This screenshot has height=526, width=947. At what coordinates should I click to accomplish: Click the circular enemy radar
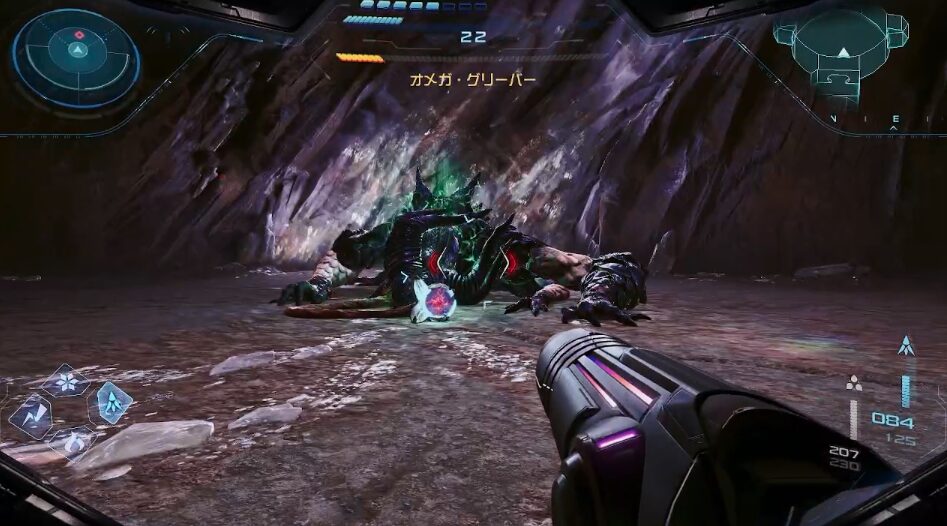click(x=76, y=57)
